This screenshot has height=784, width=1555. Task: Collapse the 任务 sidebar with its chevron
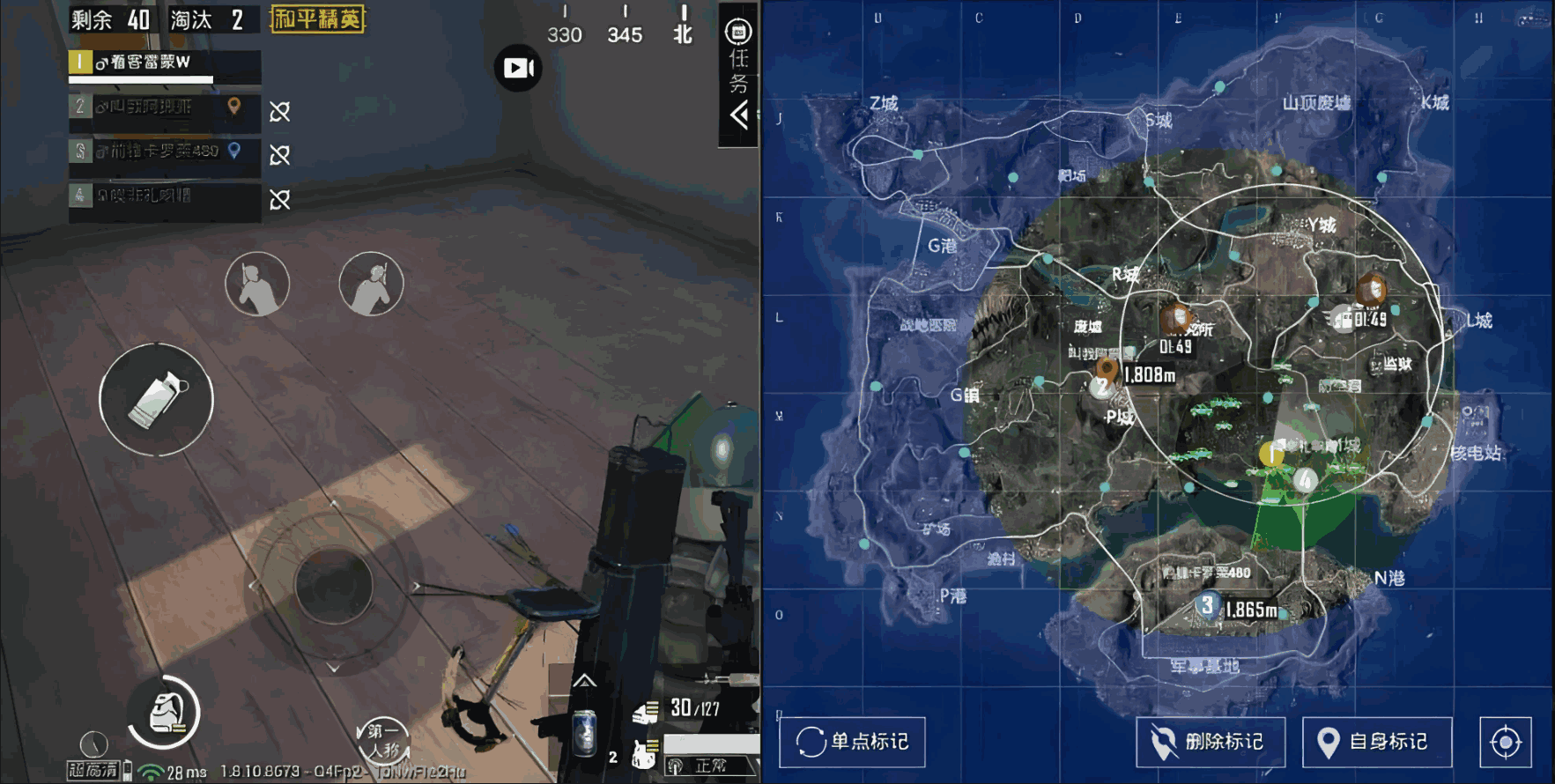738,114
